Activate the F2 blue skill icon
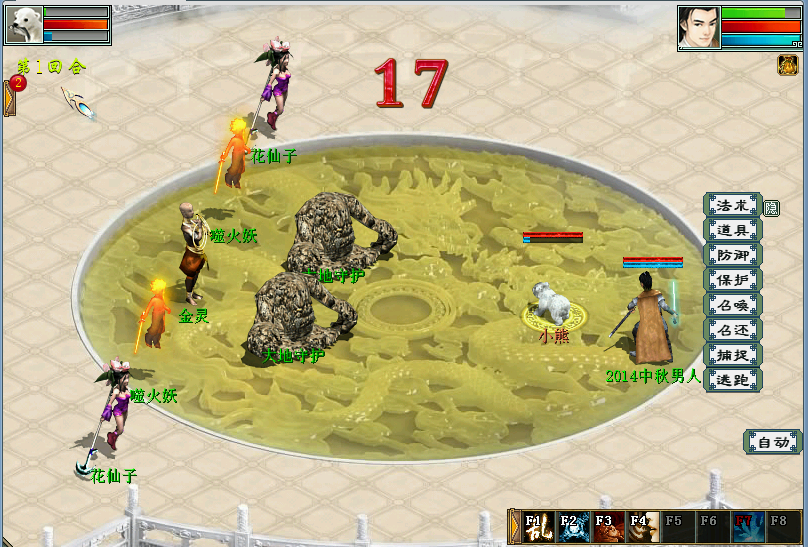808x547 pixels. point(572,527)
